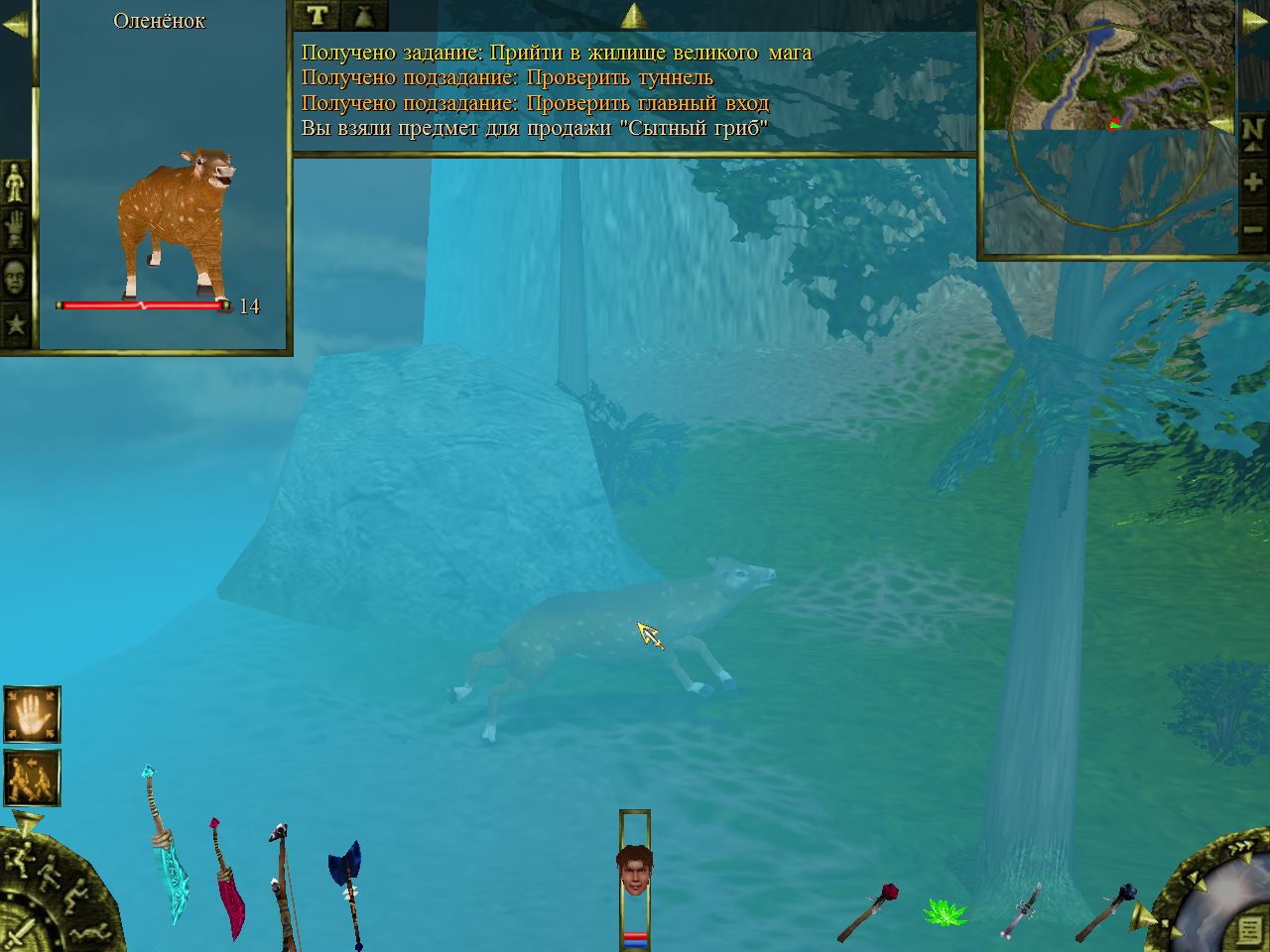The image size is (1270, 952).
Task: Zoom in the minimap with plus
Action: 1253,181
